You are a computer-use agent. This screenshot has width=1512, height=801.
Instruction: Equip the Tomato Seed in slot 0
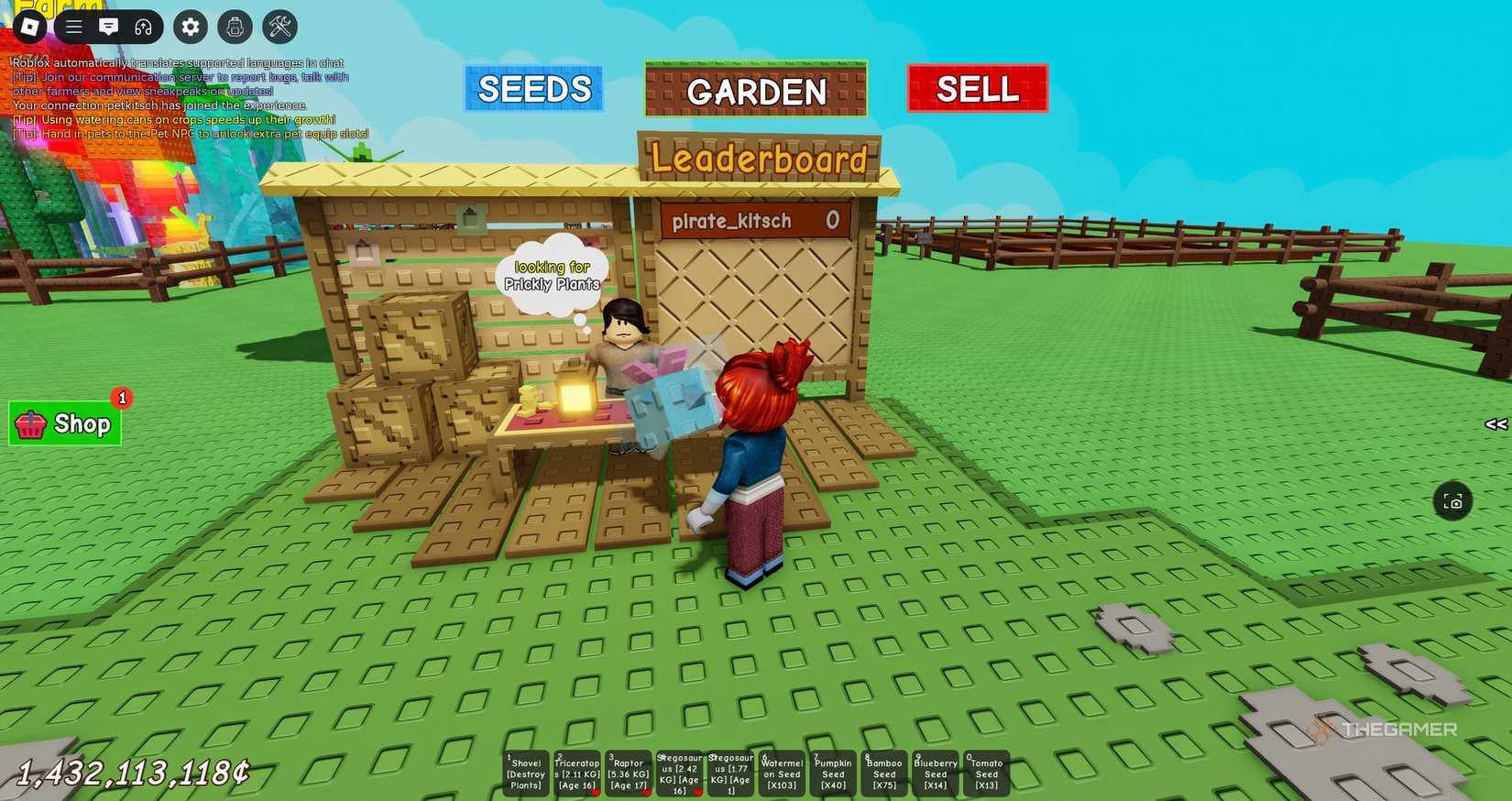pyautogui.click(x=986, y=773)
